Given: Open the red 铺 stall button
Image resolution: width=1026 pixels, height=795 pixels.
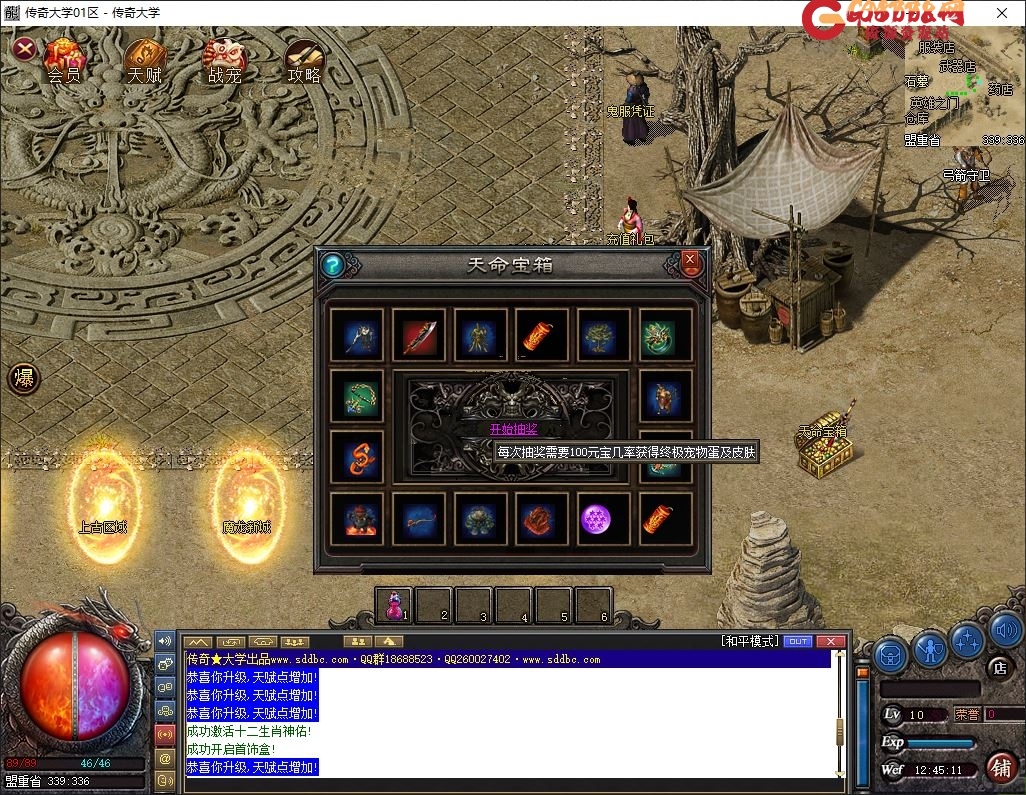Looking at the screenshot, I should [999, 767].
